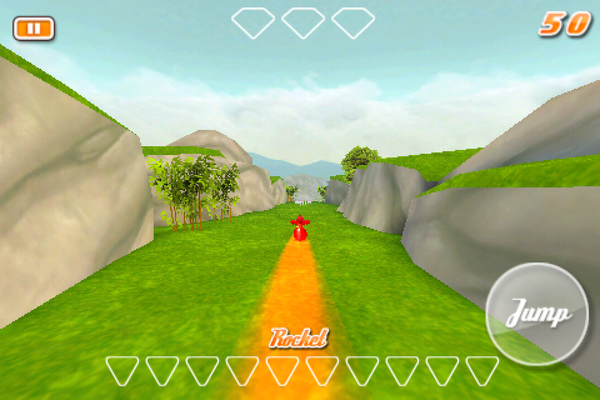Screen dimensions: 600x400
Task: Pause the game with the orange button
Action: (34, 28)
